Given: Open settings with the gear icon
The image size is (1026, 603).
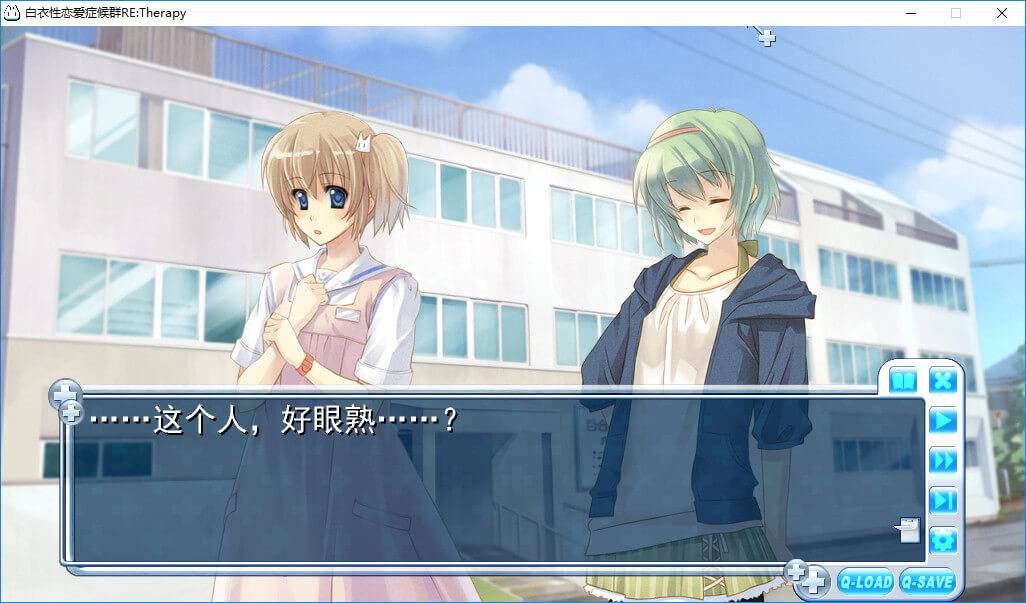Looking at the screenshot, I should click(x=943, y=541).
